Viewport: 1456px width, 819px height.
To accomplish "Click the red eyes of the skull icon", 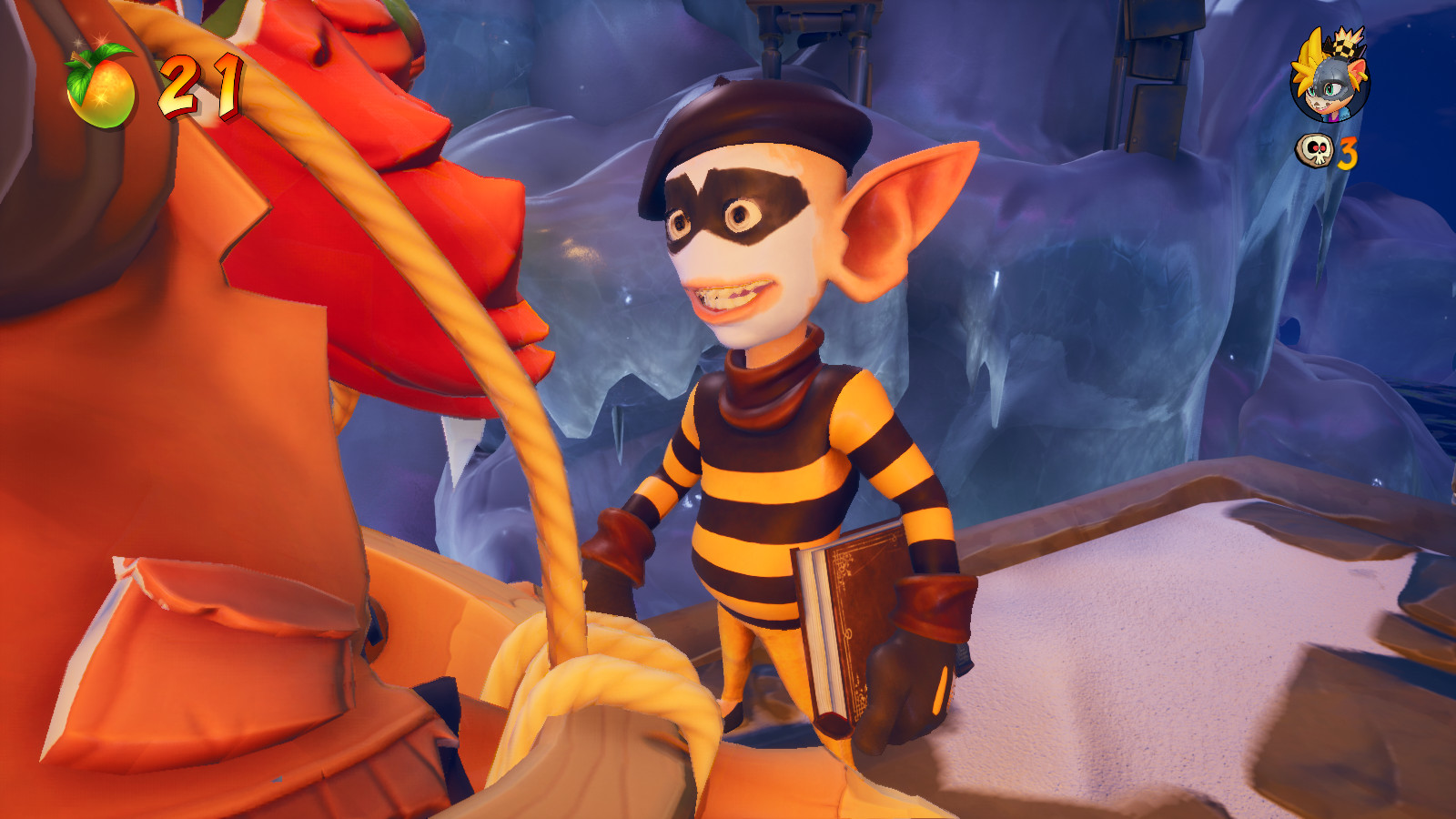I will pos(1318,147).
